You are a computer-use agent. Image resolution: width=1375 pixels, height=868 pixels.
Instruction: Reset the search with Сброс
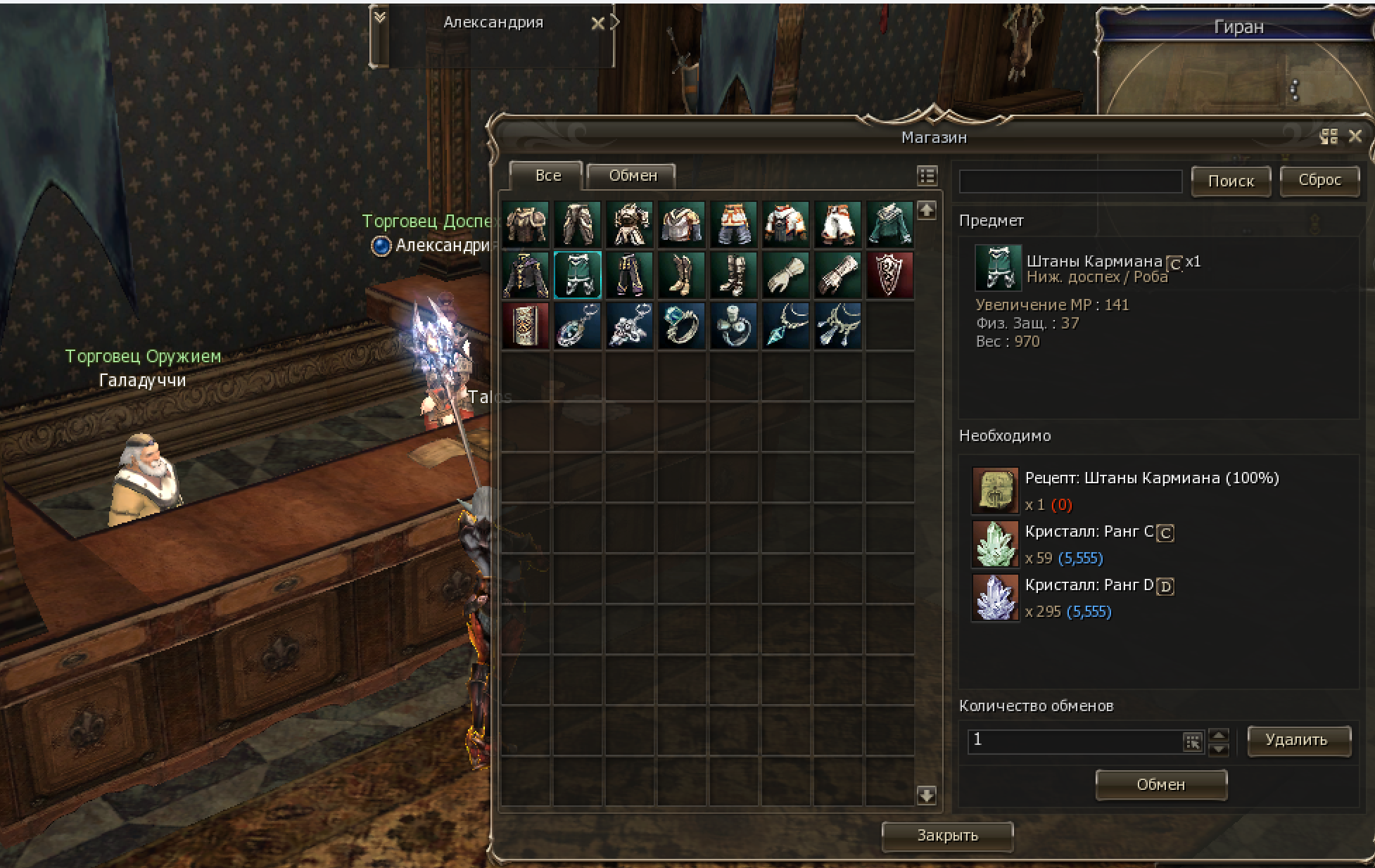pyautogui.click(x=1319, y=180)
